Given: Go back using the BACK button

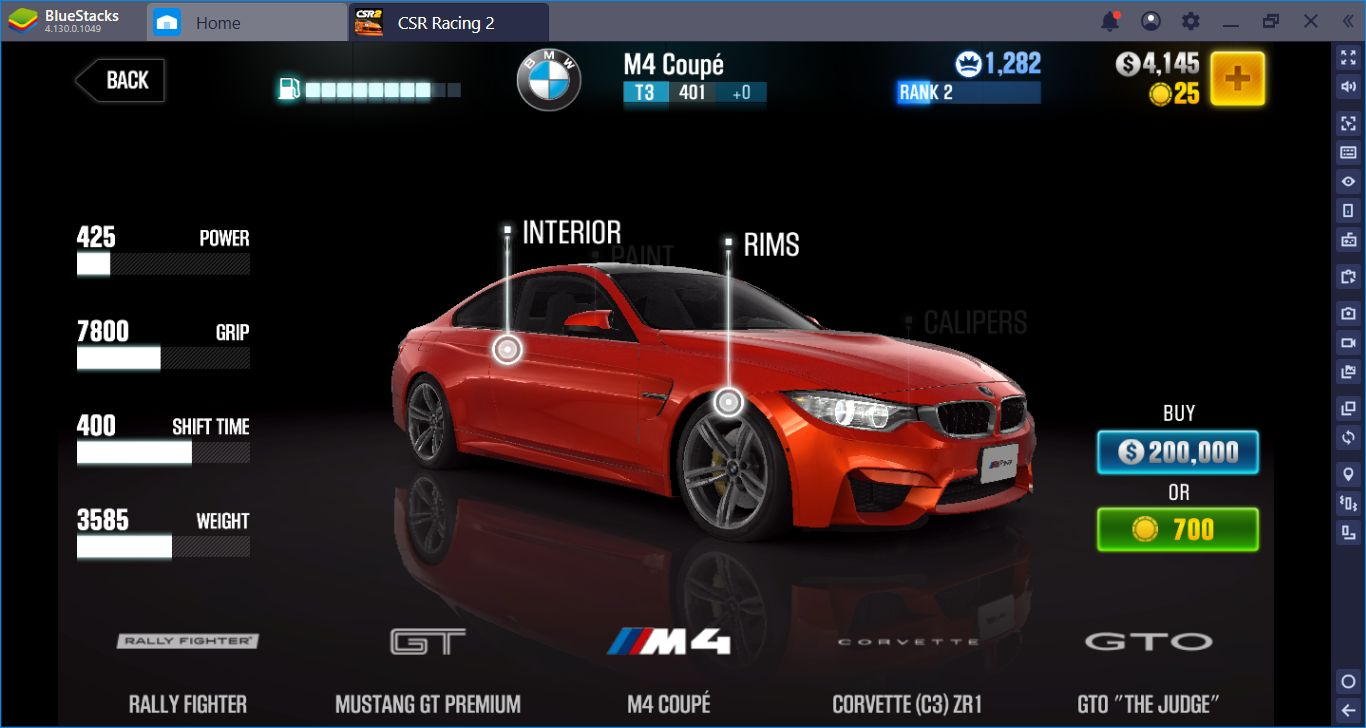Looking at the screenshot, I should [121, 81].
